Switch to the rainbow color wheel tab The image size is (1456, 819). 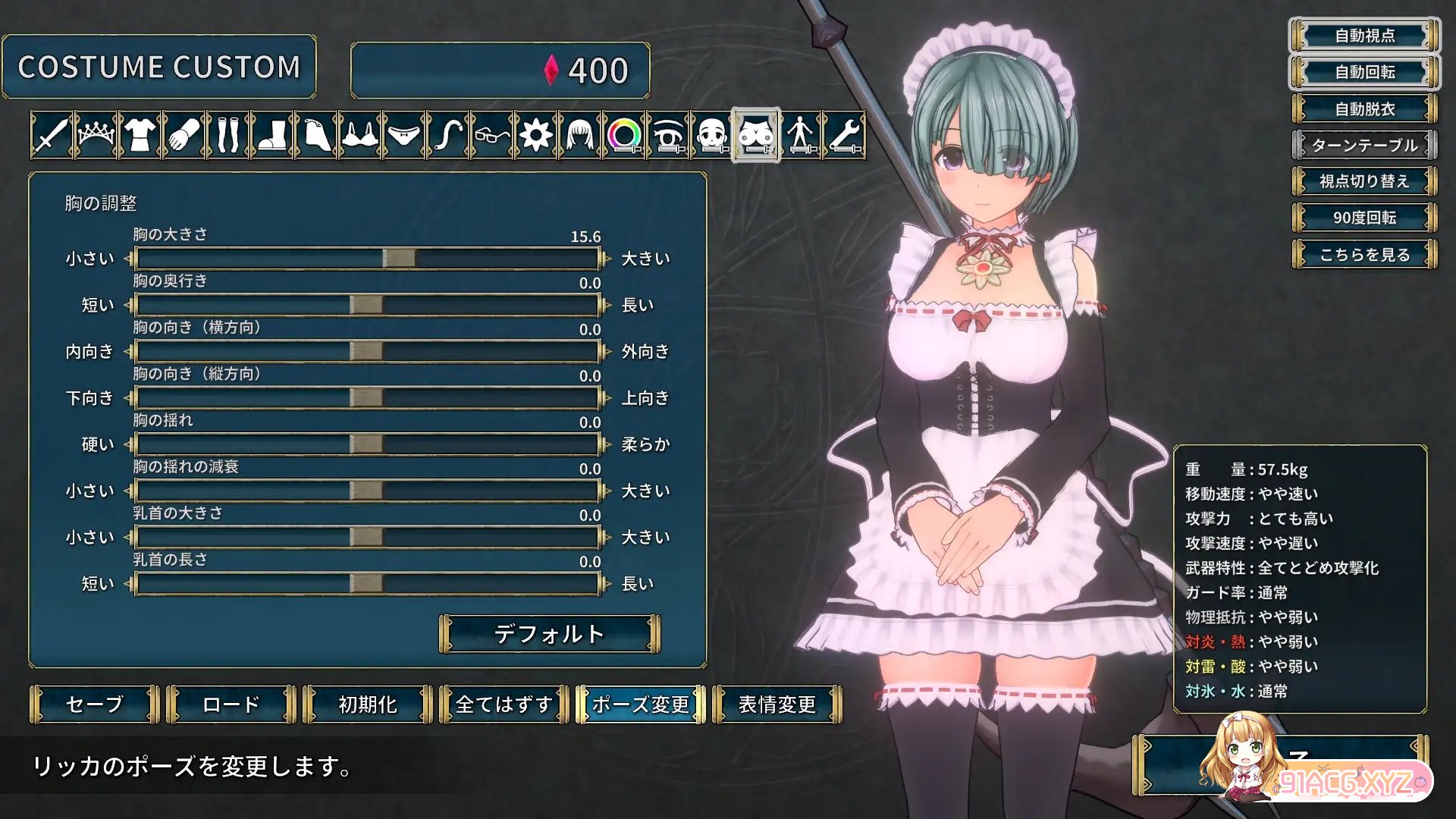(x=624, y=136)
